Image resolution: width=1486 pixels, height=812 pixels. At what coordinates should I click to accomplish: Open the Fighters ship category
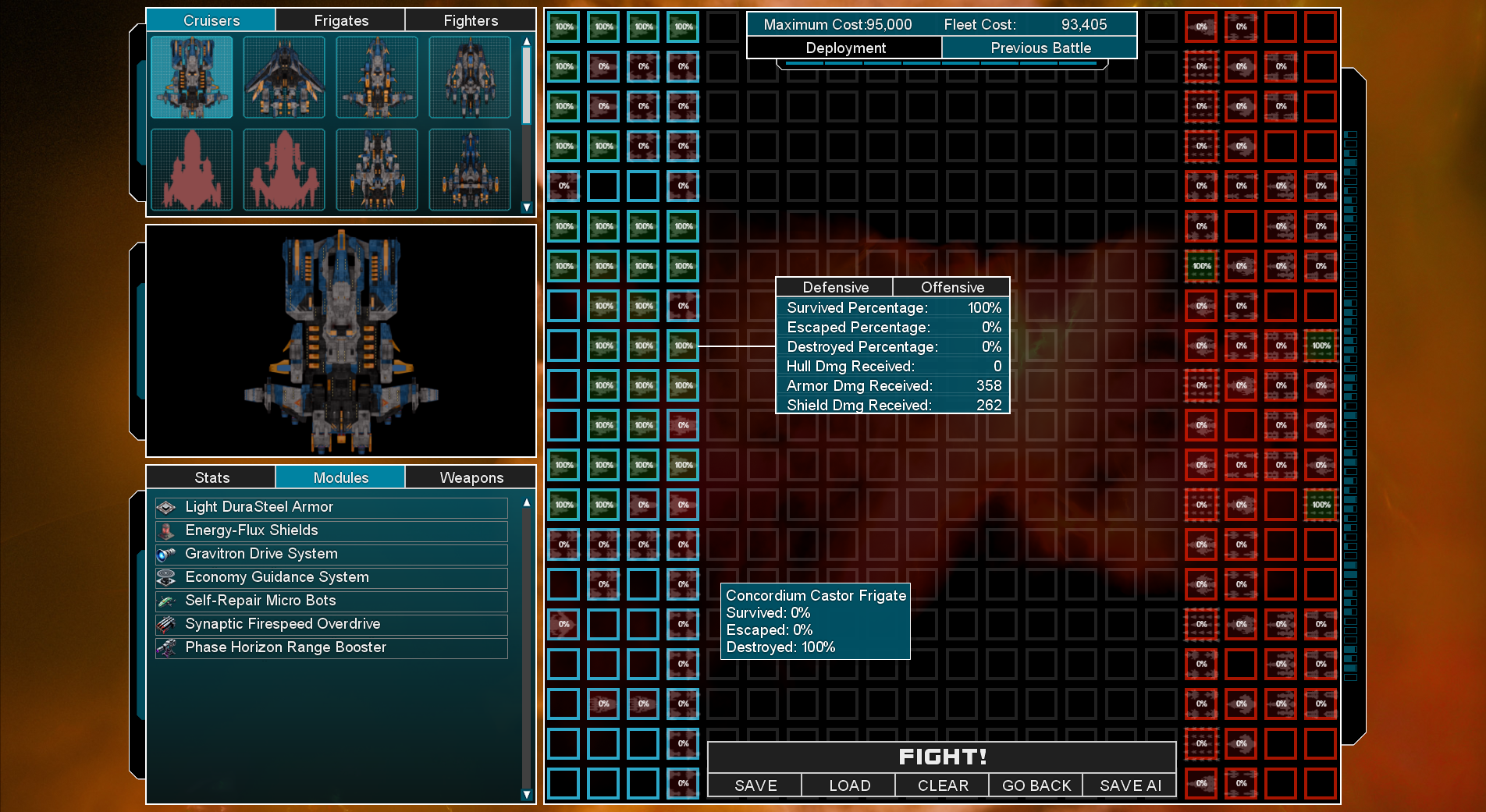470,20
